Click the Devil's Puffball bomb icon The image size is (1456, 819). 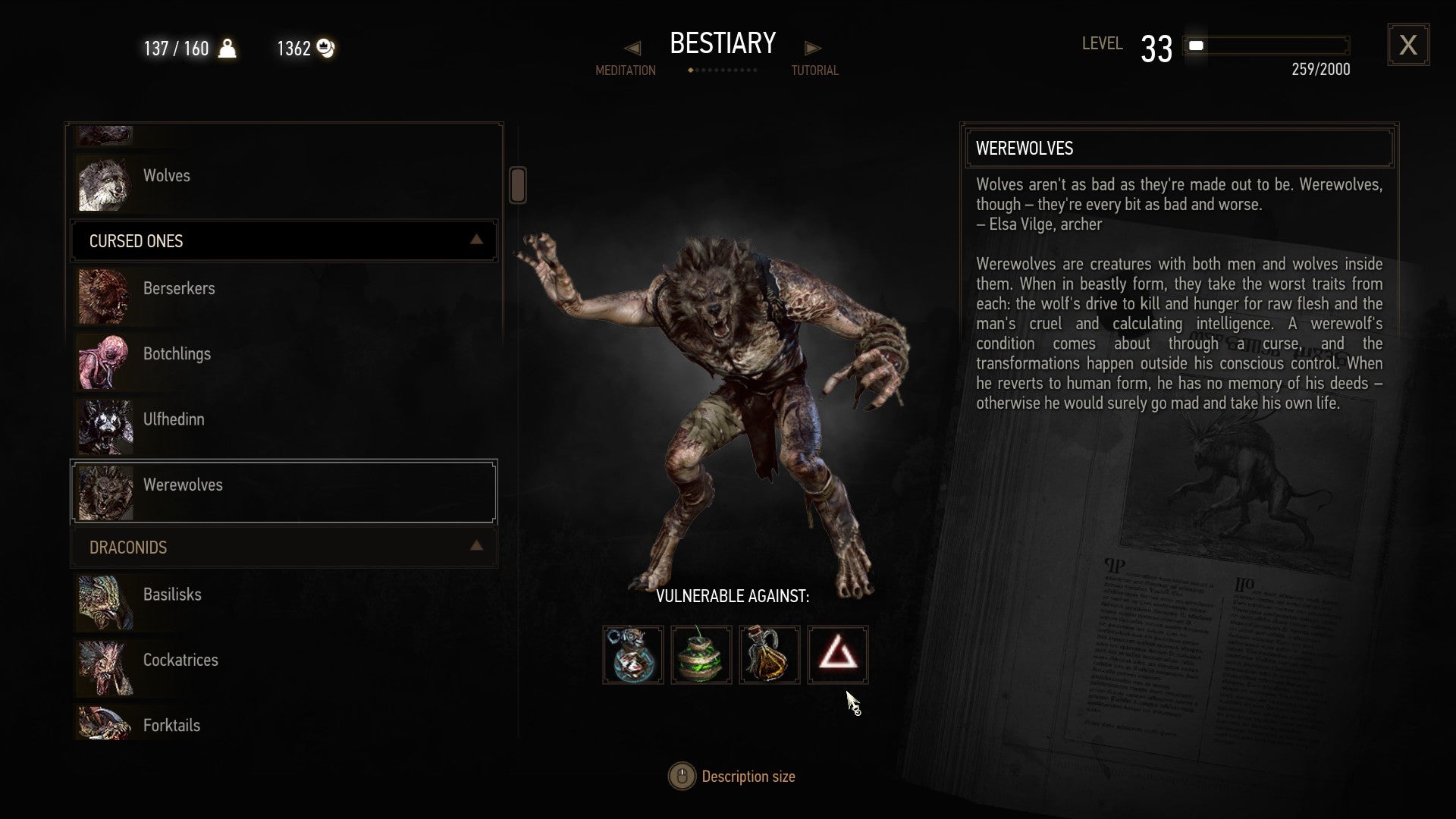pos(701,654)
